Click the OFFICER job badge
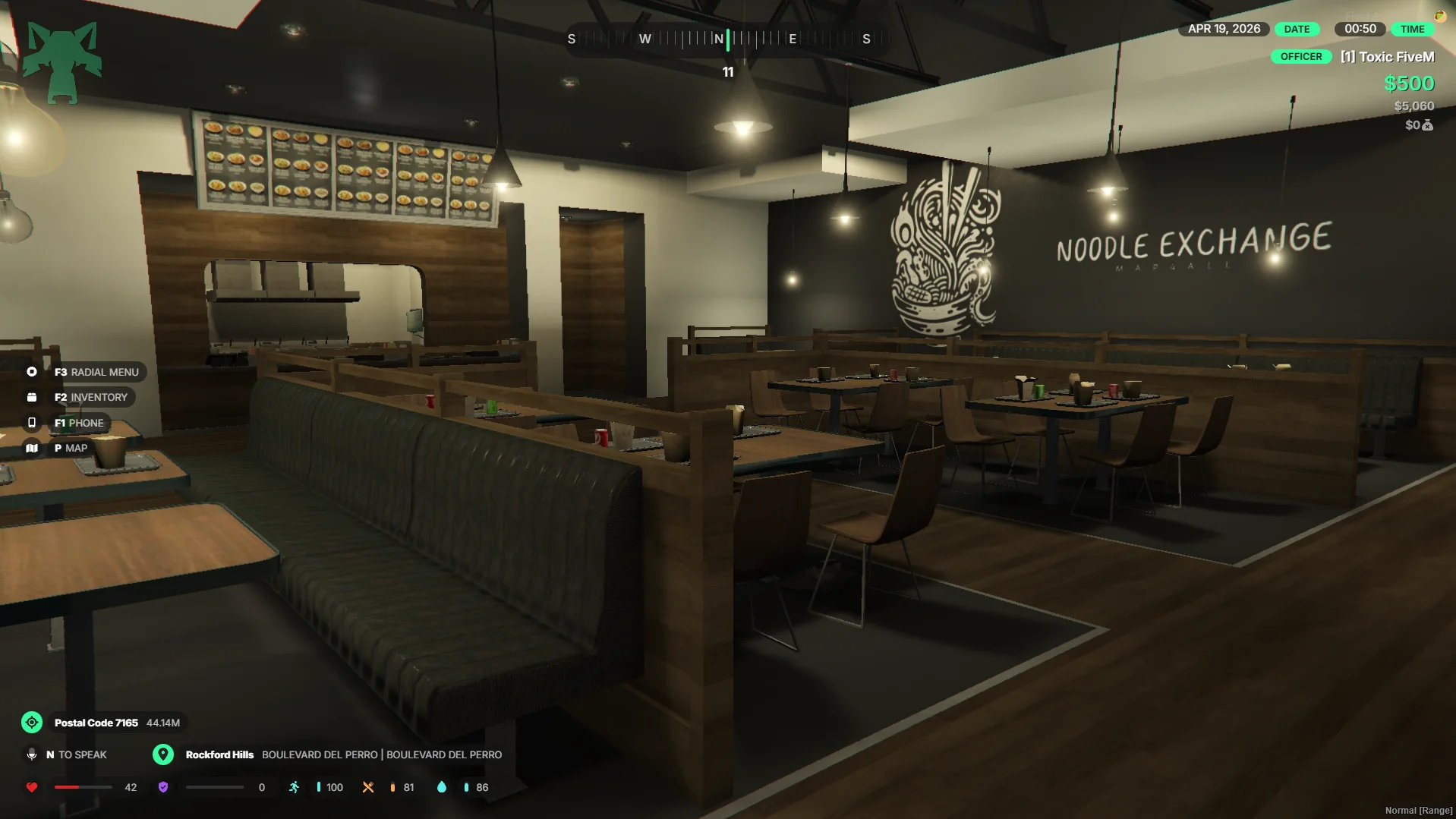The image size is (1456, 819). coord(1300,57)
